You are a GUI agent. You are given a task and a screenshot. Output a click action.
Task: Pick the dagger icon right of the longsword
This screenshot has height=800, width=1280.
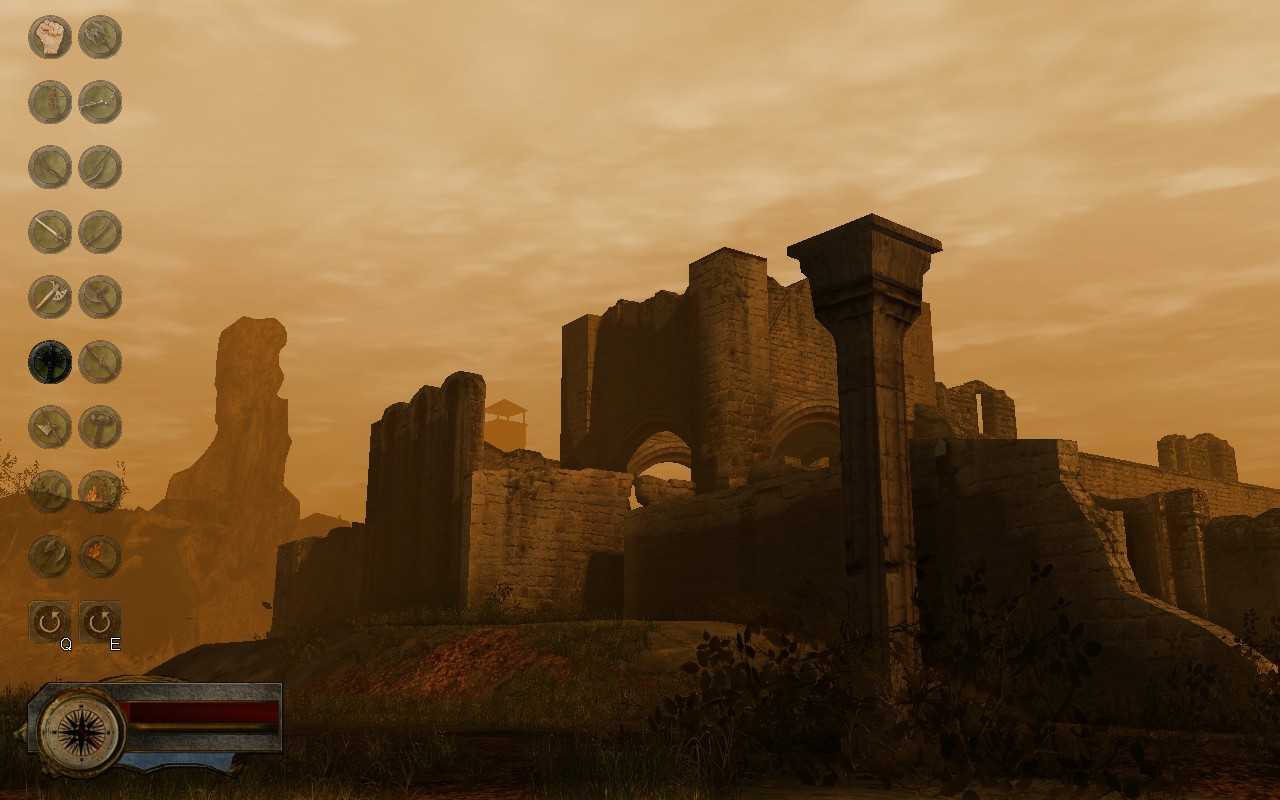[100, 229]
